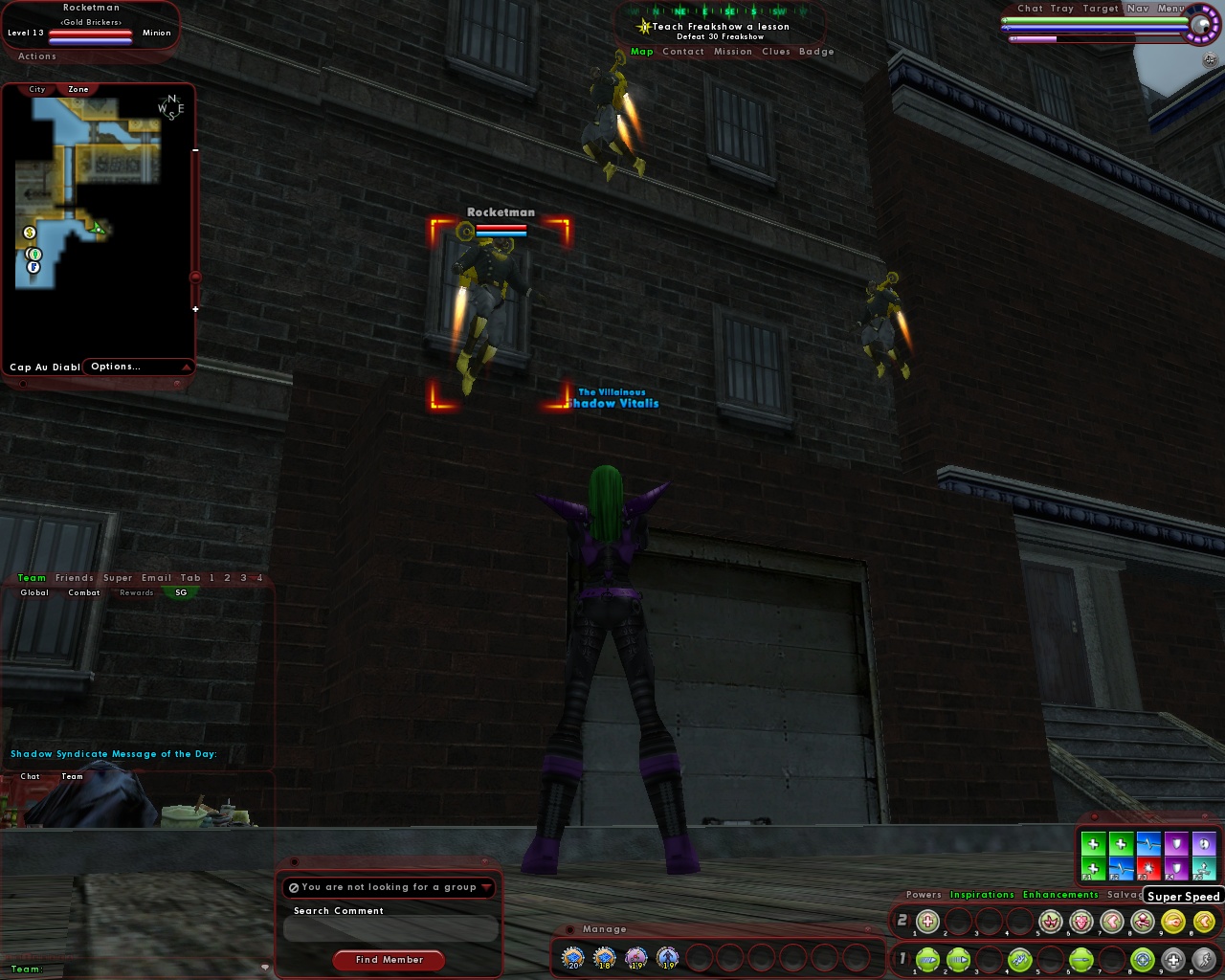
Task: Use the purple shield inspiration in slot F4
Action: point(1176,867)
